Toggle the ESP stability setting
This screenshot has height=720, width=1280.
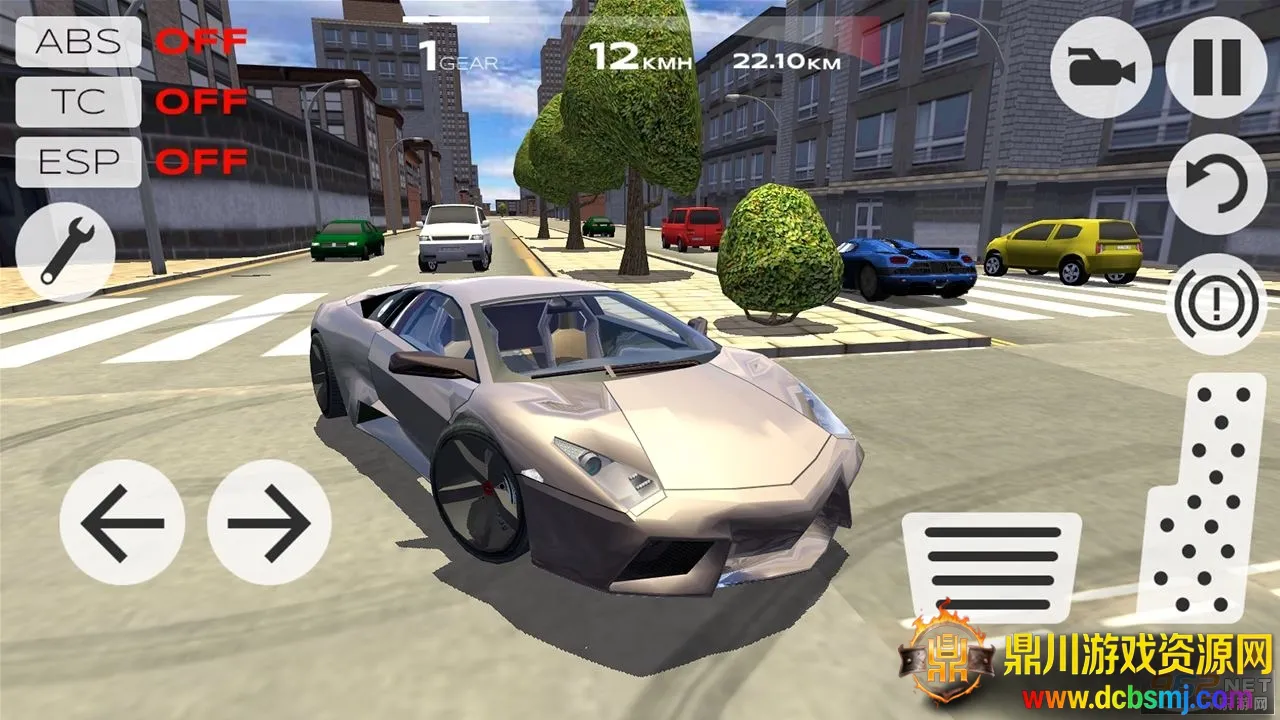pos(78,162)
